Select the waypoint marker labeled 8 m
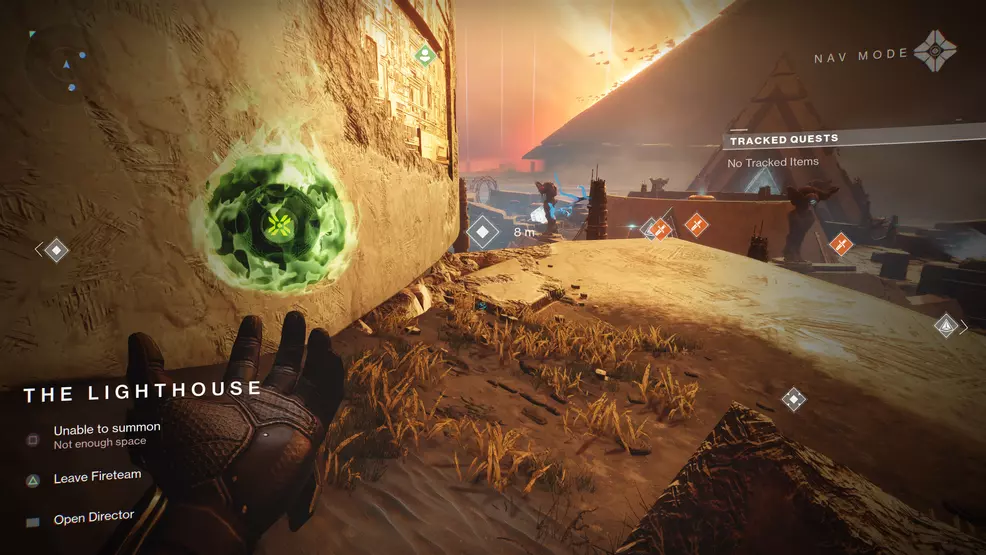Screen dimensions: 986x555 point(483,232)
